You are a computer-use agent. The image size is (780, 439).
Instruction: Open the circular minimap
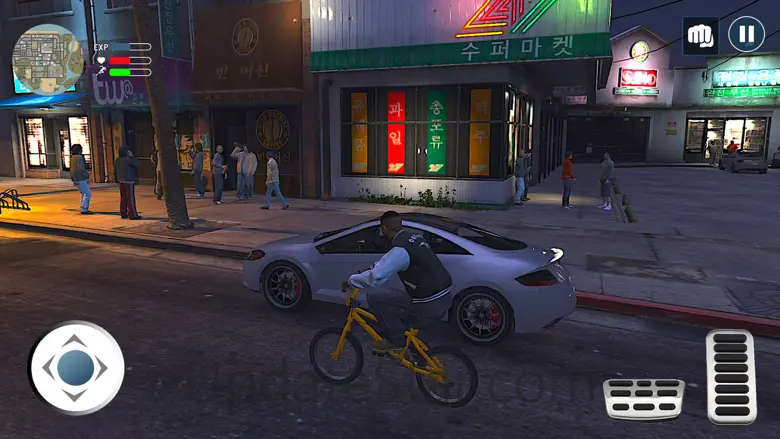click(47, 59)
